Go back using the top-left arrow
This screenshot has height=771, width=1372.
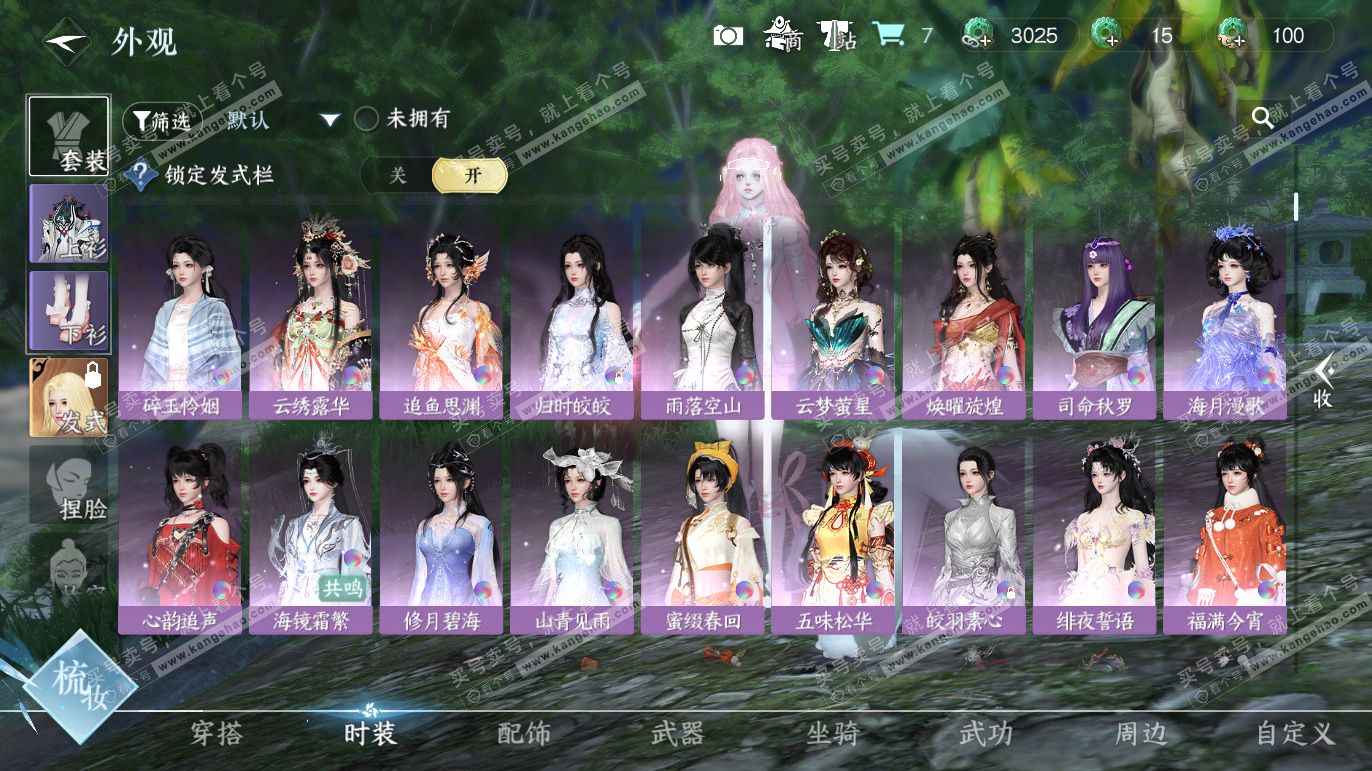(67, 41)
